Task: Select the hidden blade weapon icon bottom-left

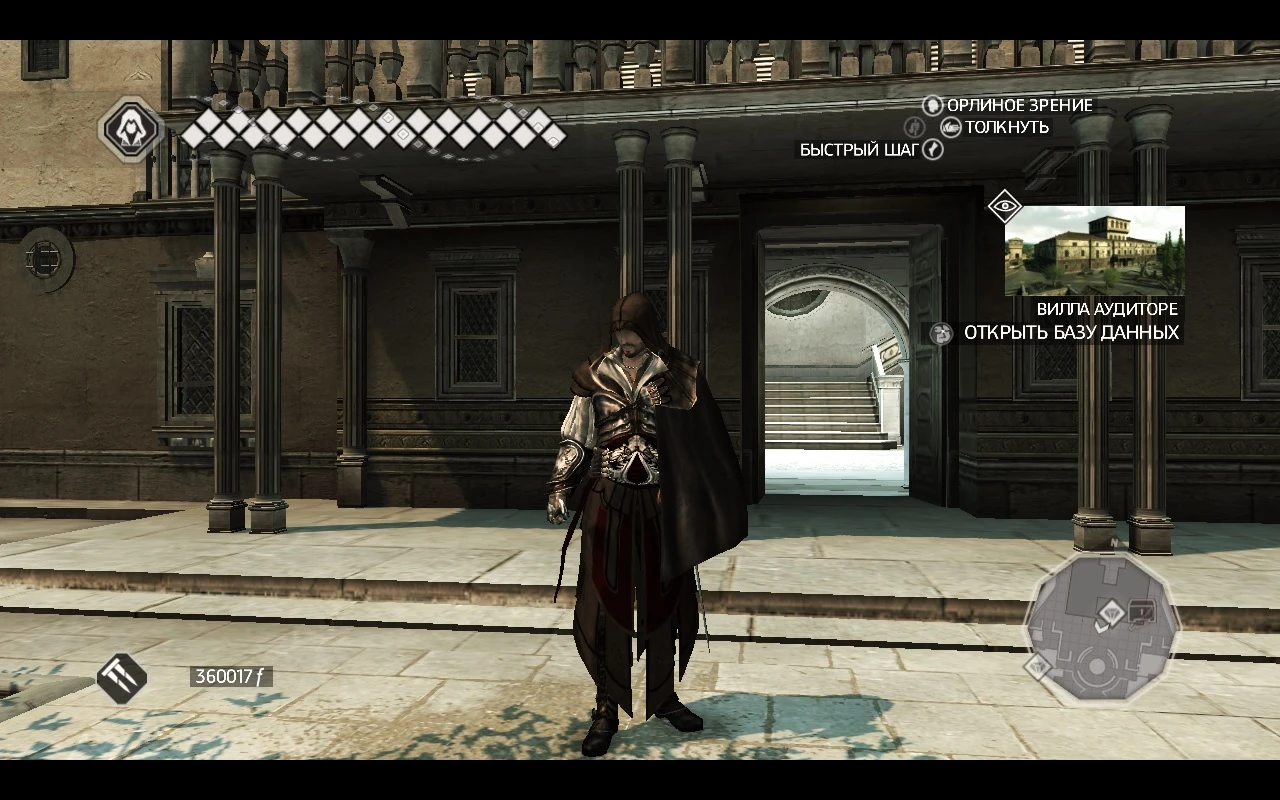Action: pos(120,676)
